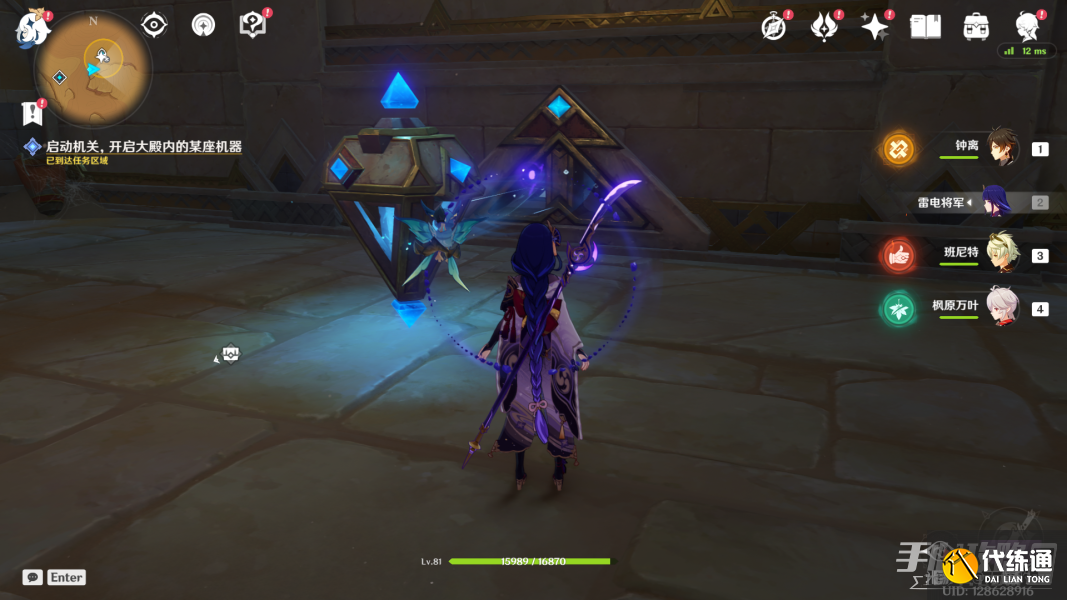Trigger 钟离's orange geo burst icon
The image size is (1067, 600).
pos(898,149)
